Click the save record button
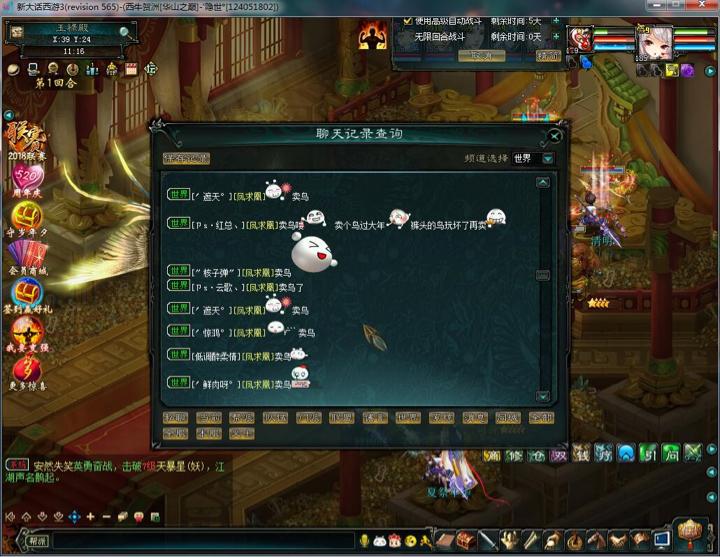 click(x=187, y=158)
